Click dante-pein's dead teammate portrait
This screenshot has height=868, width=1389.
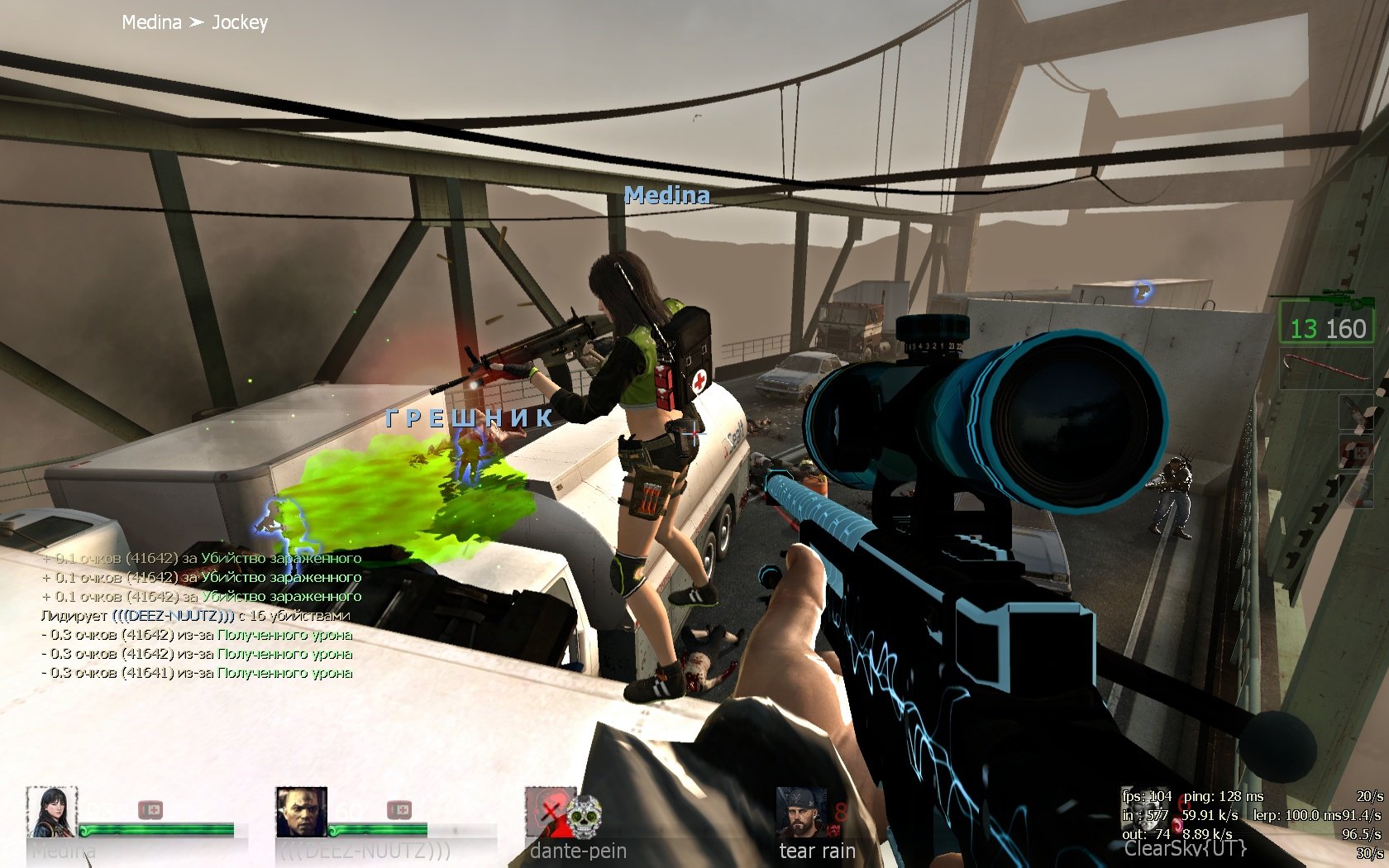[x=551, y=812]
